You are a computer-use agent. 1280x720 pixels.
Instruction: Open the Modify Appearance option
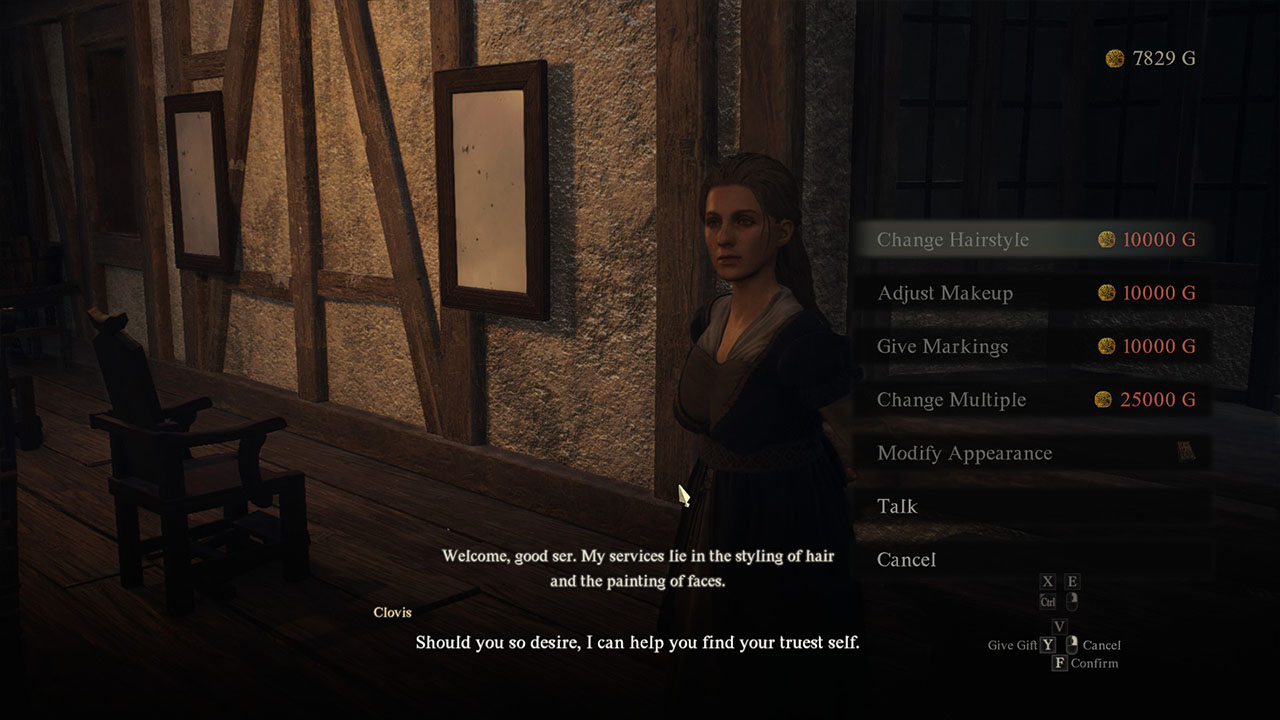[1034, 453]
